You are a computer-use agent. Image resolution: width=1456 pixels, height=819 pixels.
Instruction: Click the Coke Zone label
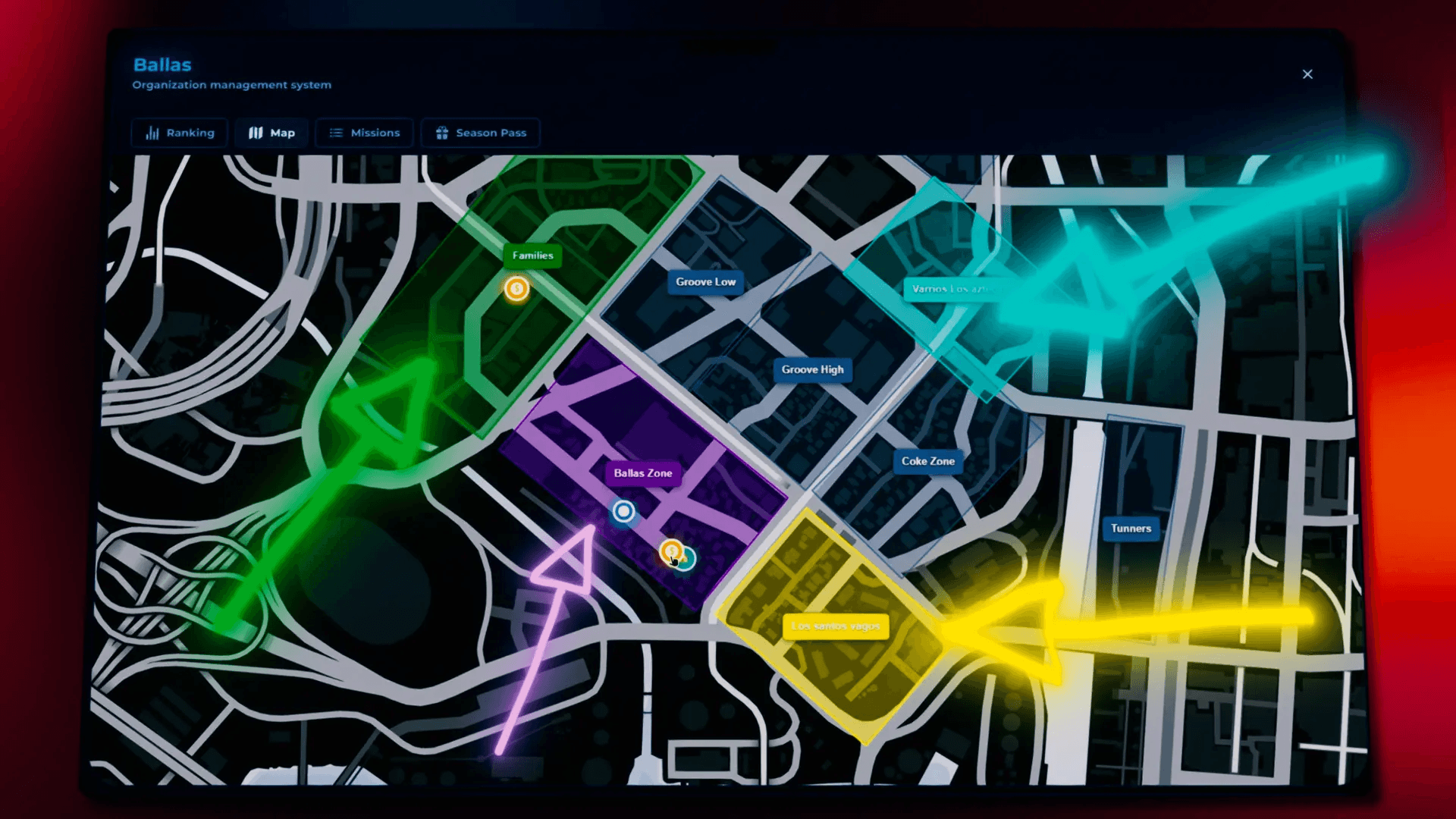click(x=927, y=461)
